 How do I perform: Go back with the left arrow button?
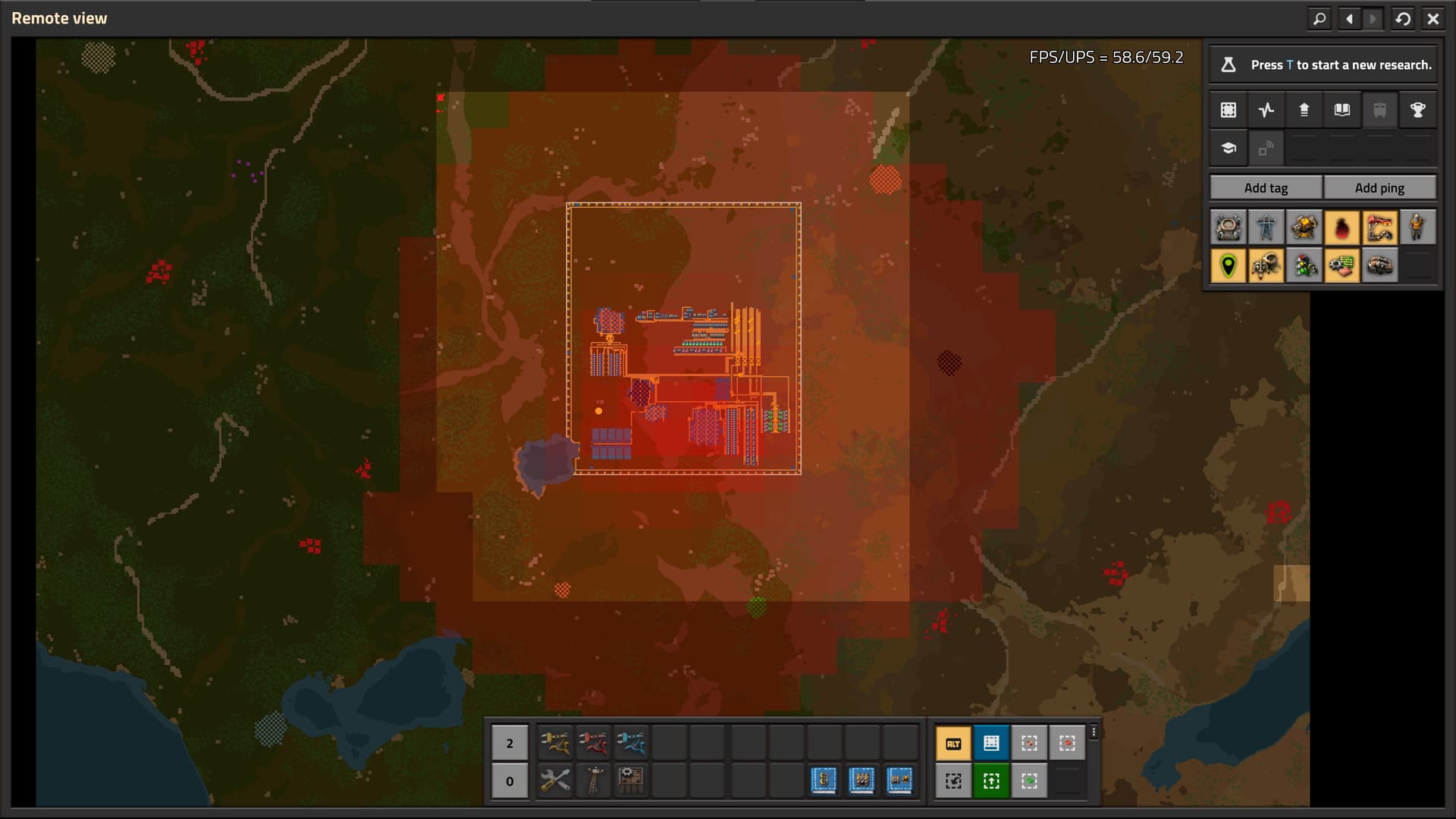(1349, 19)
